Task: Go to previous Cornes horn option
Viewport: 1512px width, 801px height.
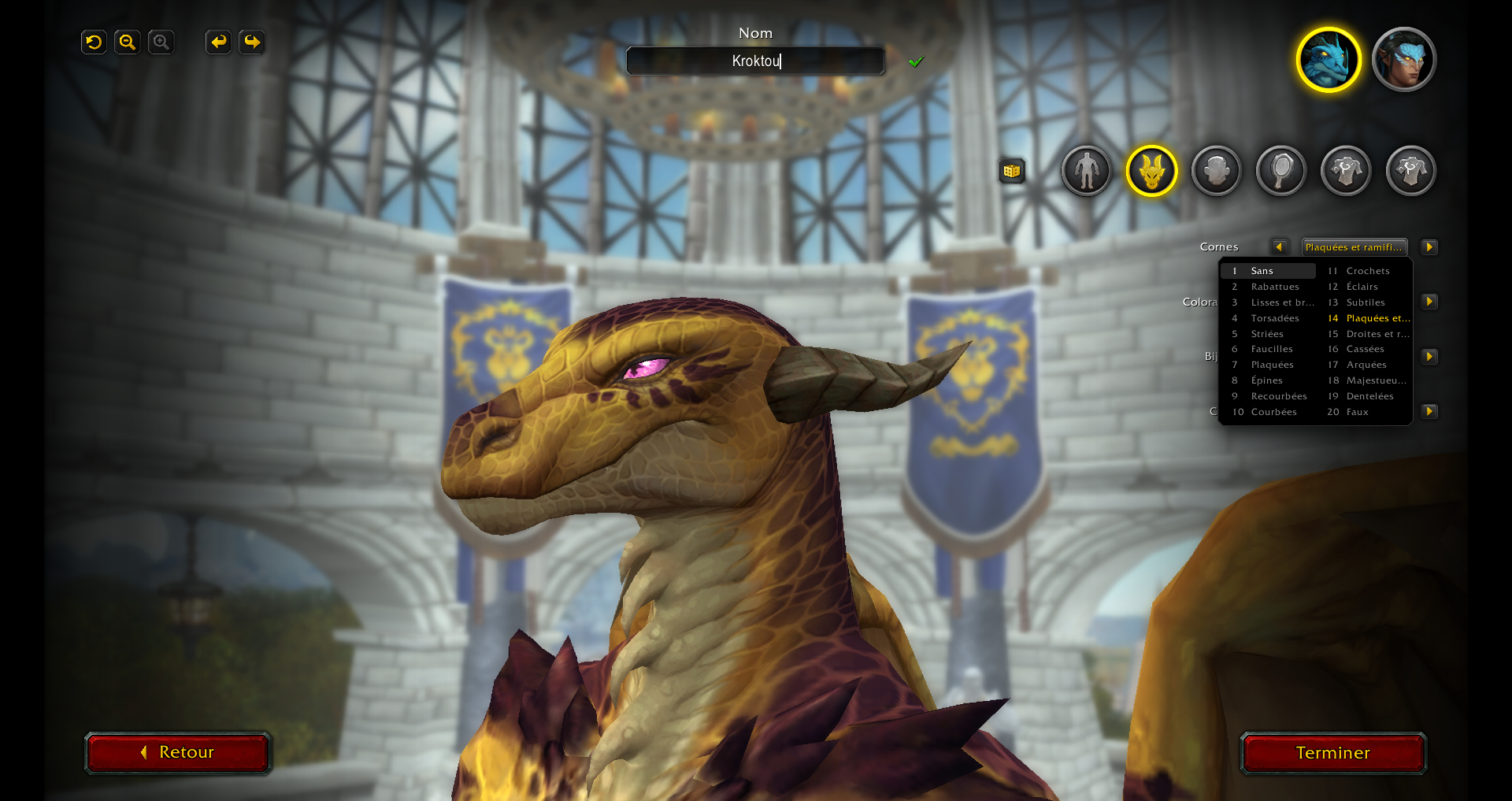Action: pyautogui.click(x=1279, y=247)
